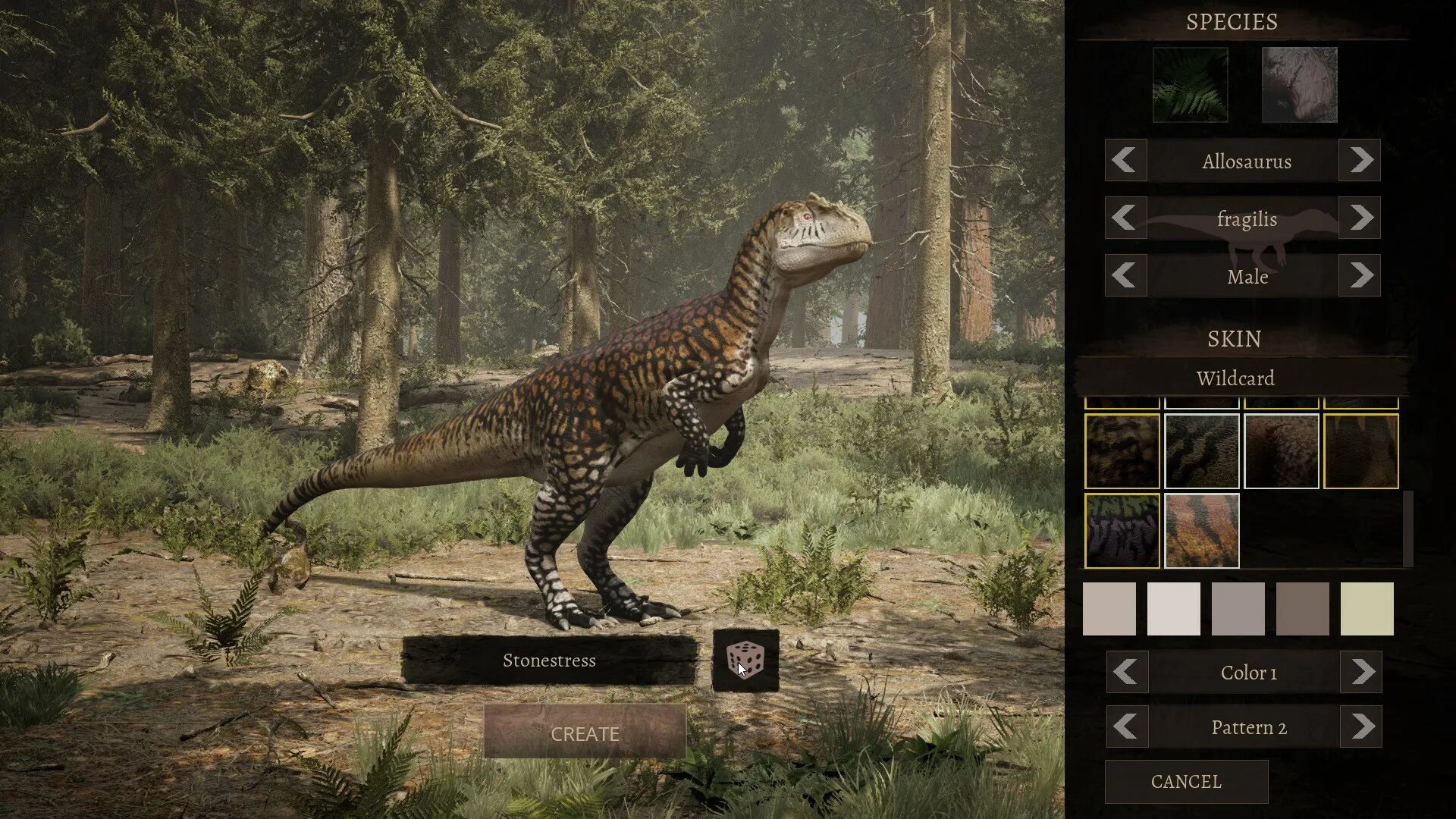Image resolution: width=1456 pixels, height=819 pixels.
Task: Select the green fern diet thumbnail
Action: 1190,85
